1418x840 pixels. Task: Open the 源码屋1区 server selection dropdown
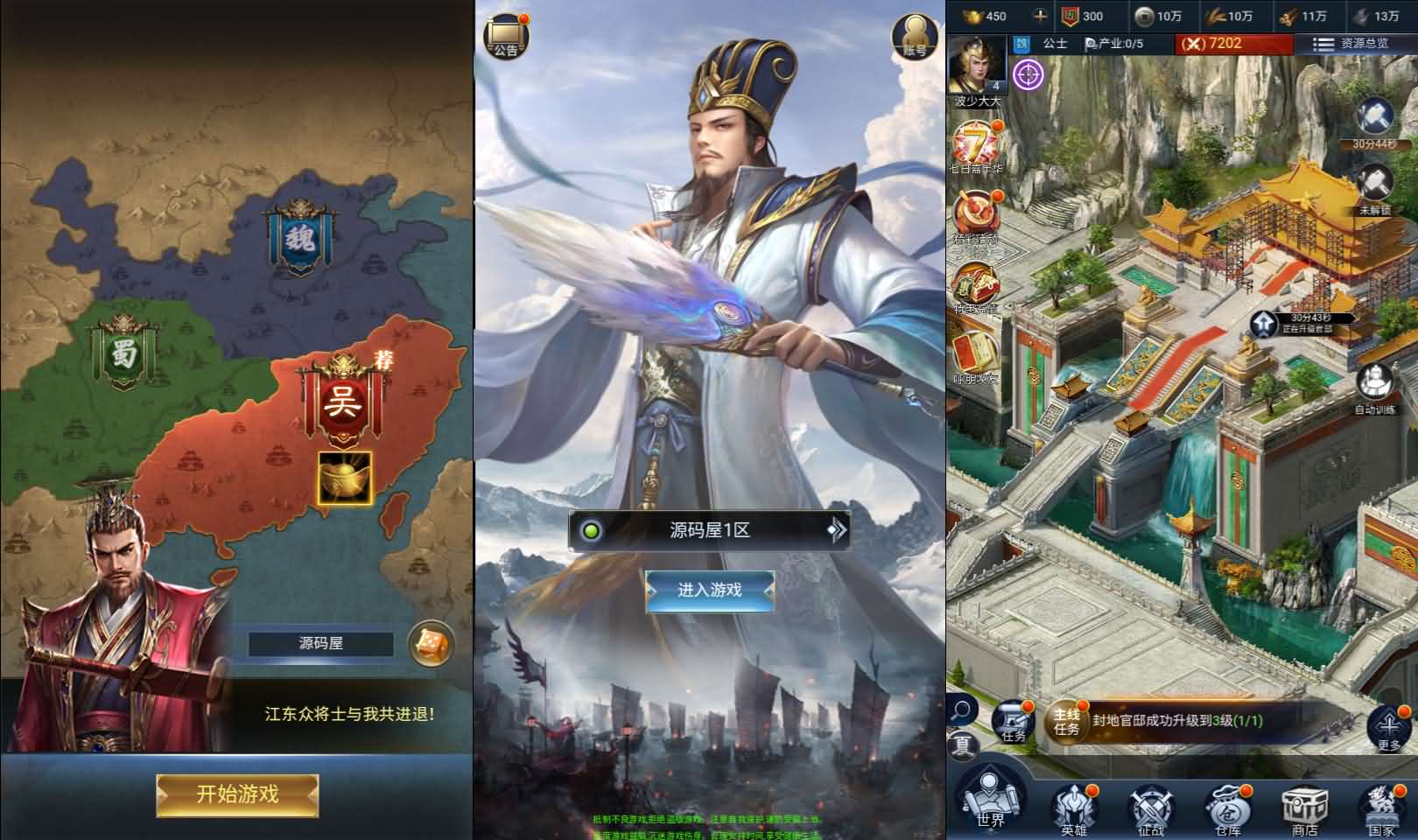tap(709, 529)
